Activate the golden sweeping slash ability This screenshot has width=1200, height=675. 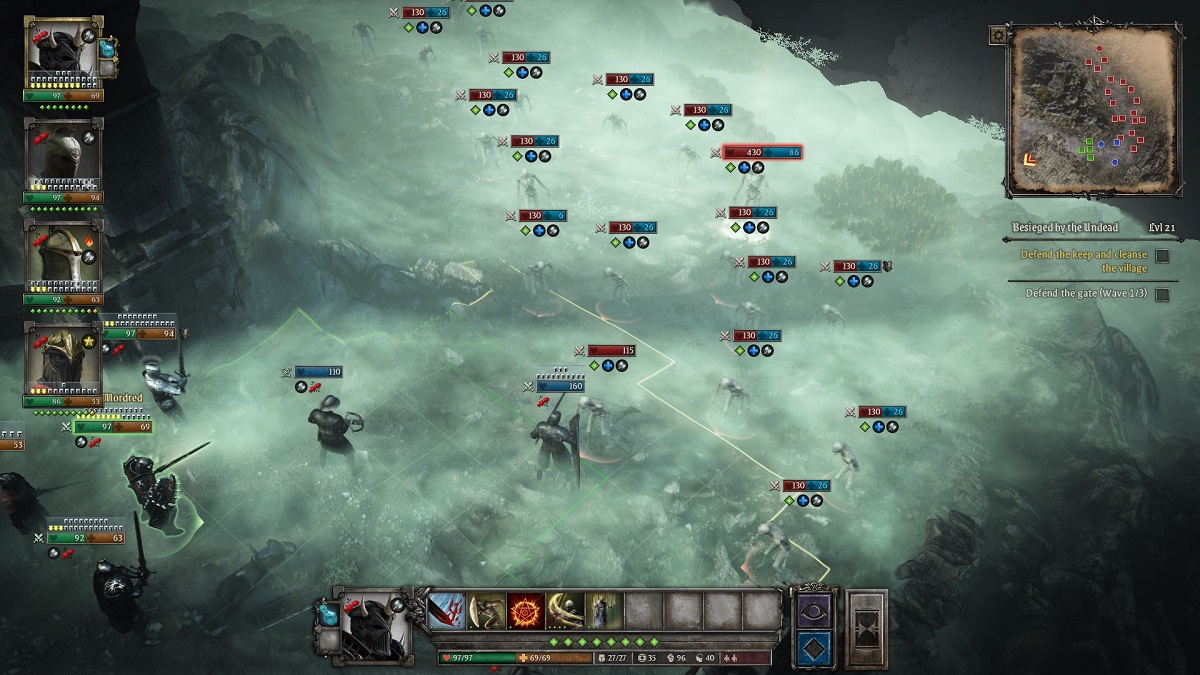tap(564, 610)
